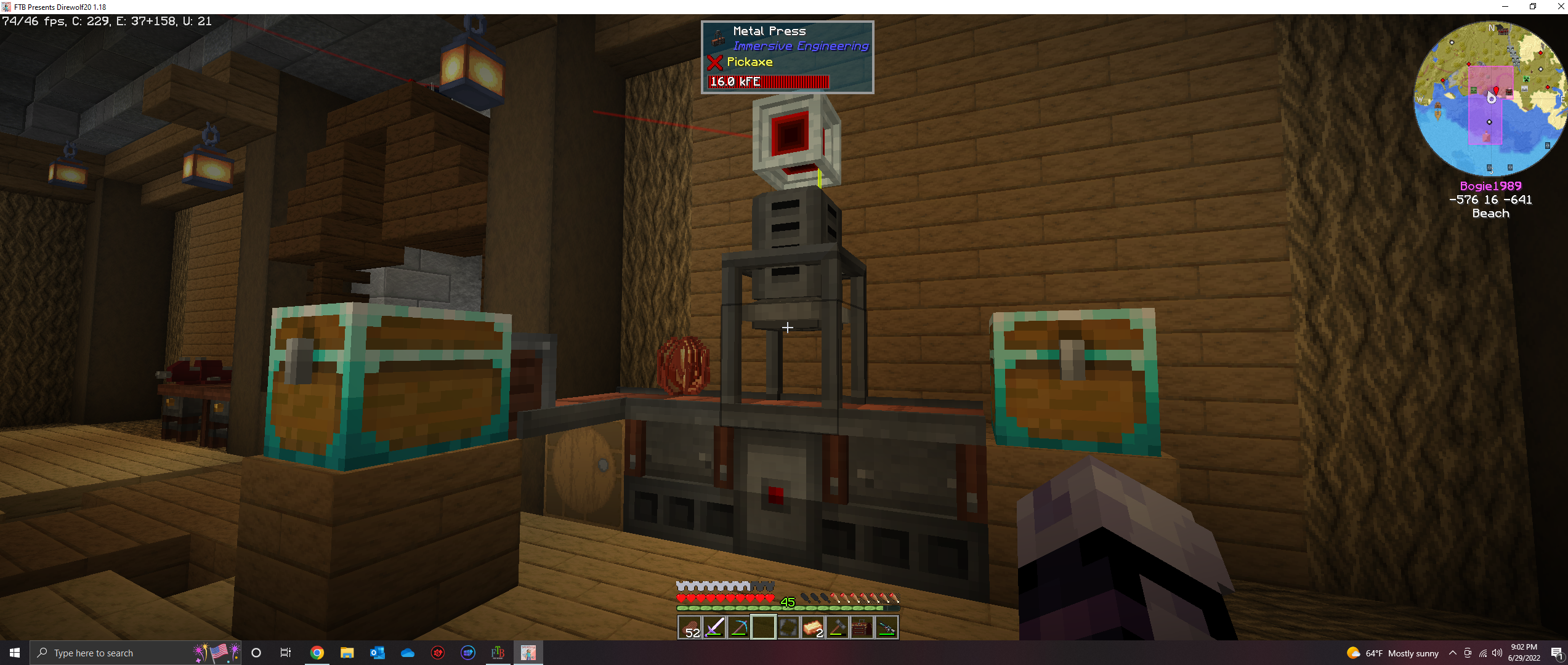The image size is (1568, 665).
Task: Toggle the network connection from the system tray
Action: click(1484, 654)
